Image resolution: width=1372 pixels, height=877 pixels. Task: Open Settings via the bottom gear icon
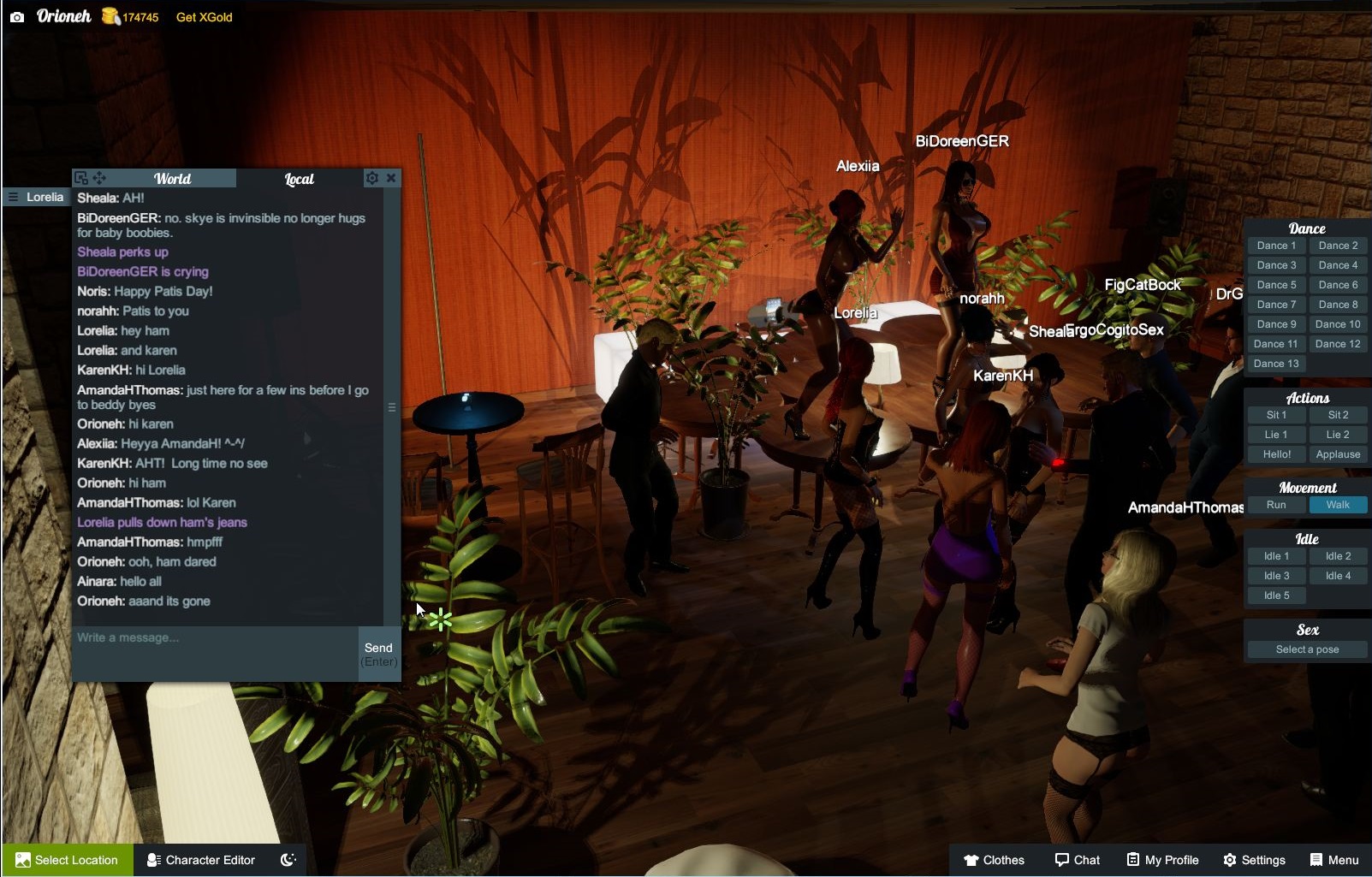1254,860
